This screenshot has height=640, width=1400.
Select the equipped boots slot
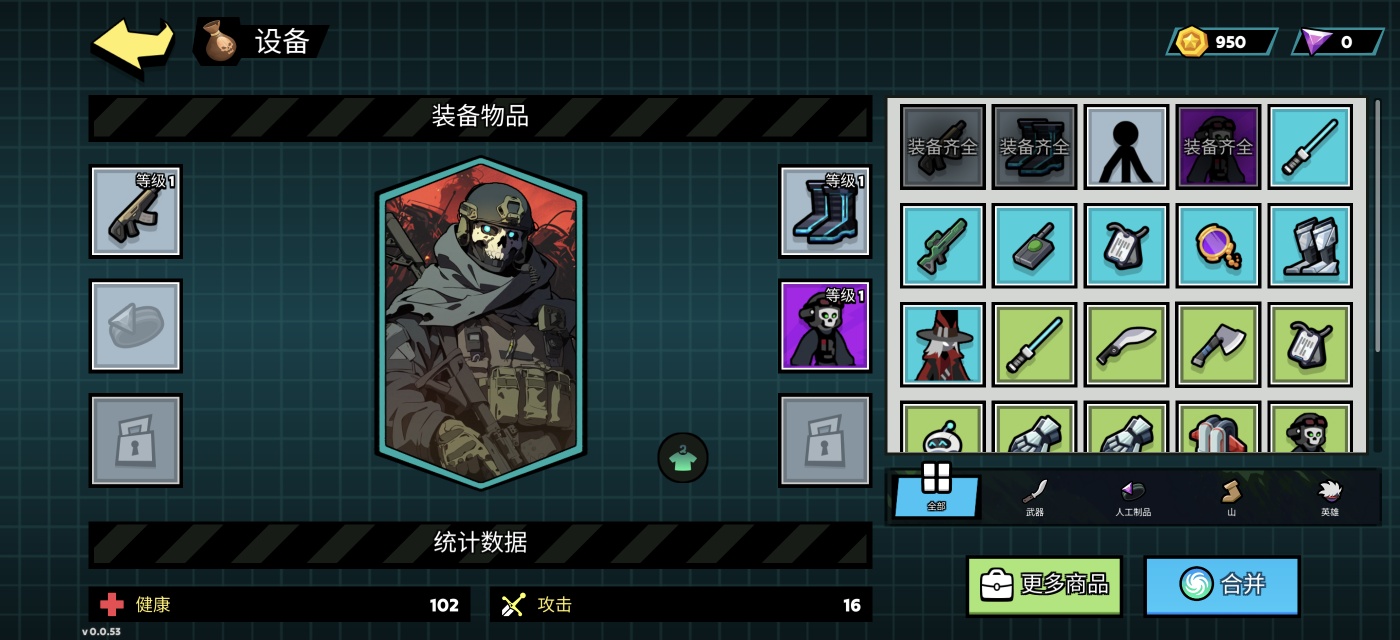(x=825, y=211)
